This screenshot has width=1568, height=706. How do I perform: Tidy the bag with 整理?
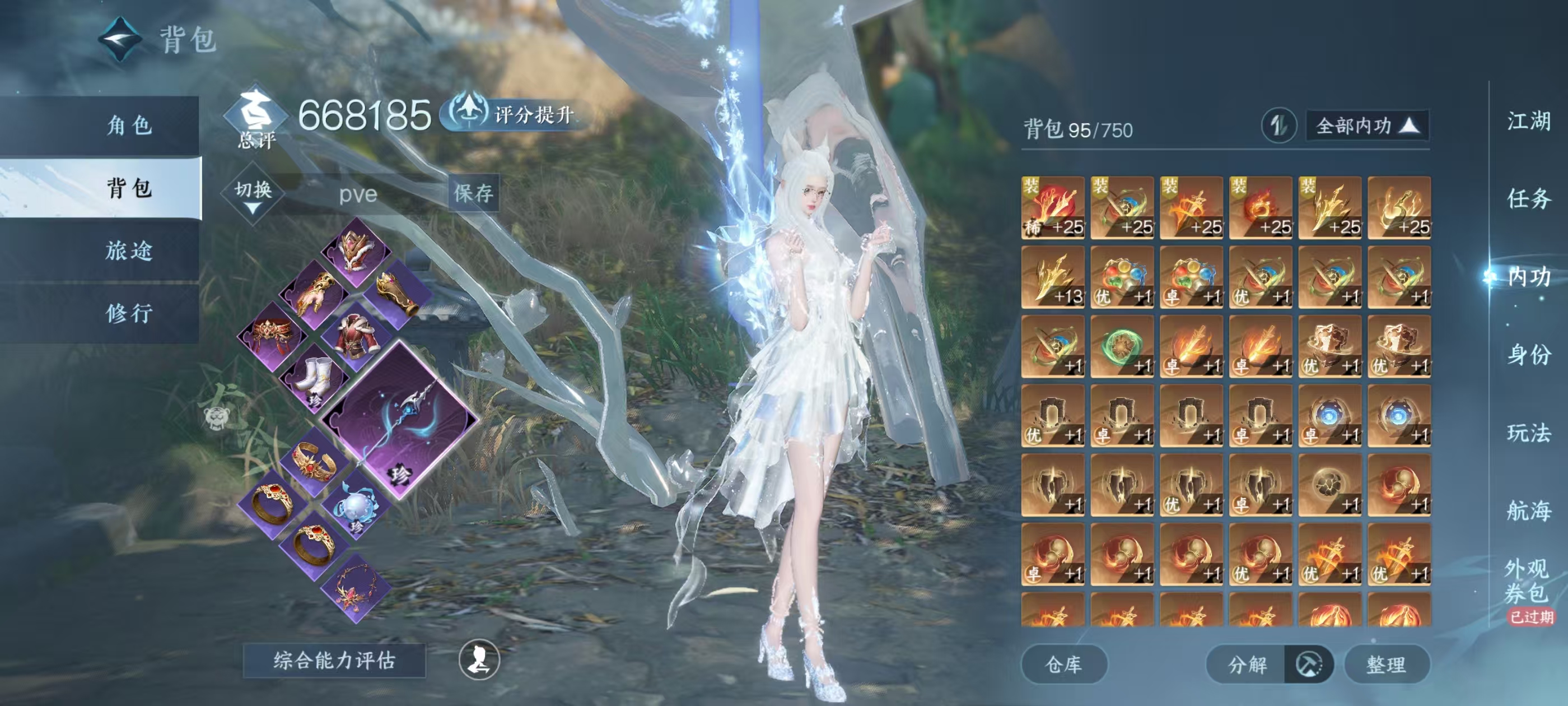[1386, 665]
